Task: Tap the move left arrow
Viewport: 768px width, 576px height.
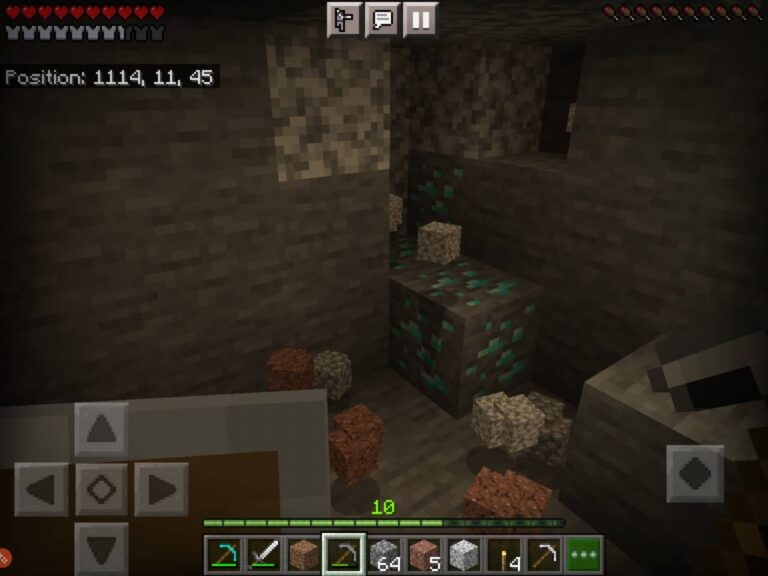Action: pyautogui.click(x=41, y=490)
